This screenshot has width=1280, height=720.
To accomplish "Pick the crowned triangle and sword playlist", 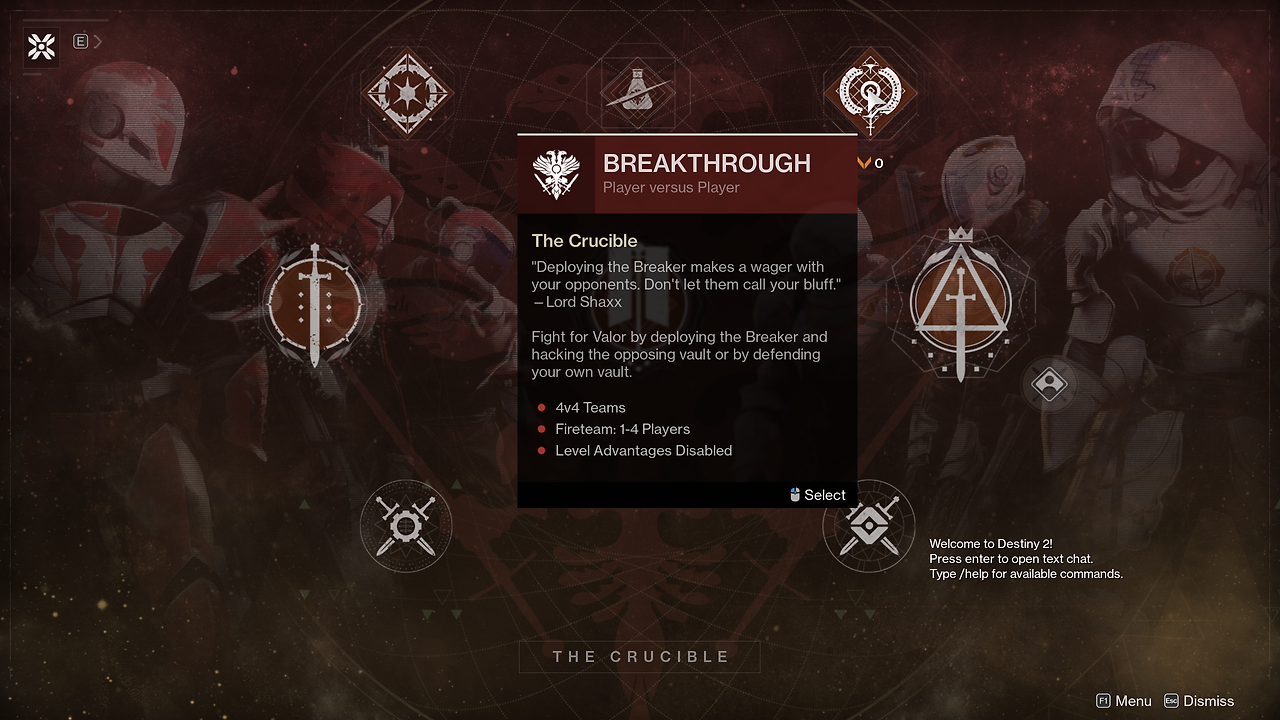I will click(x=960, y=304).
